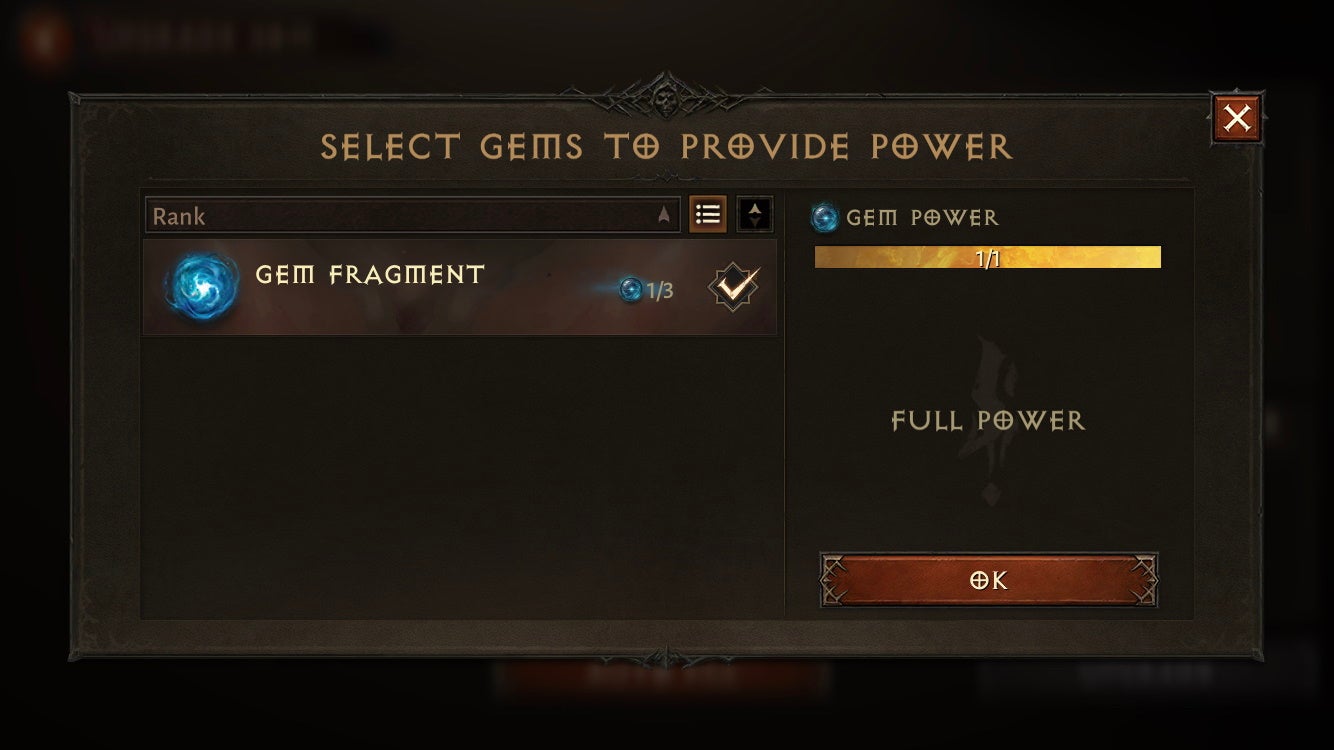Image resolution: width=1334 pixels, height=750 pixels.
Task: Click the sort arrows icon beside list view
Action: click(753, 214)
